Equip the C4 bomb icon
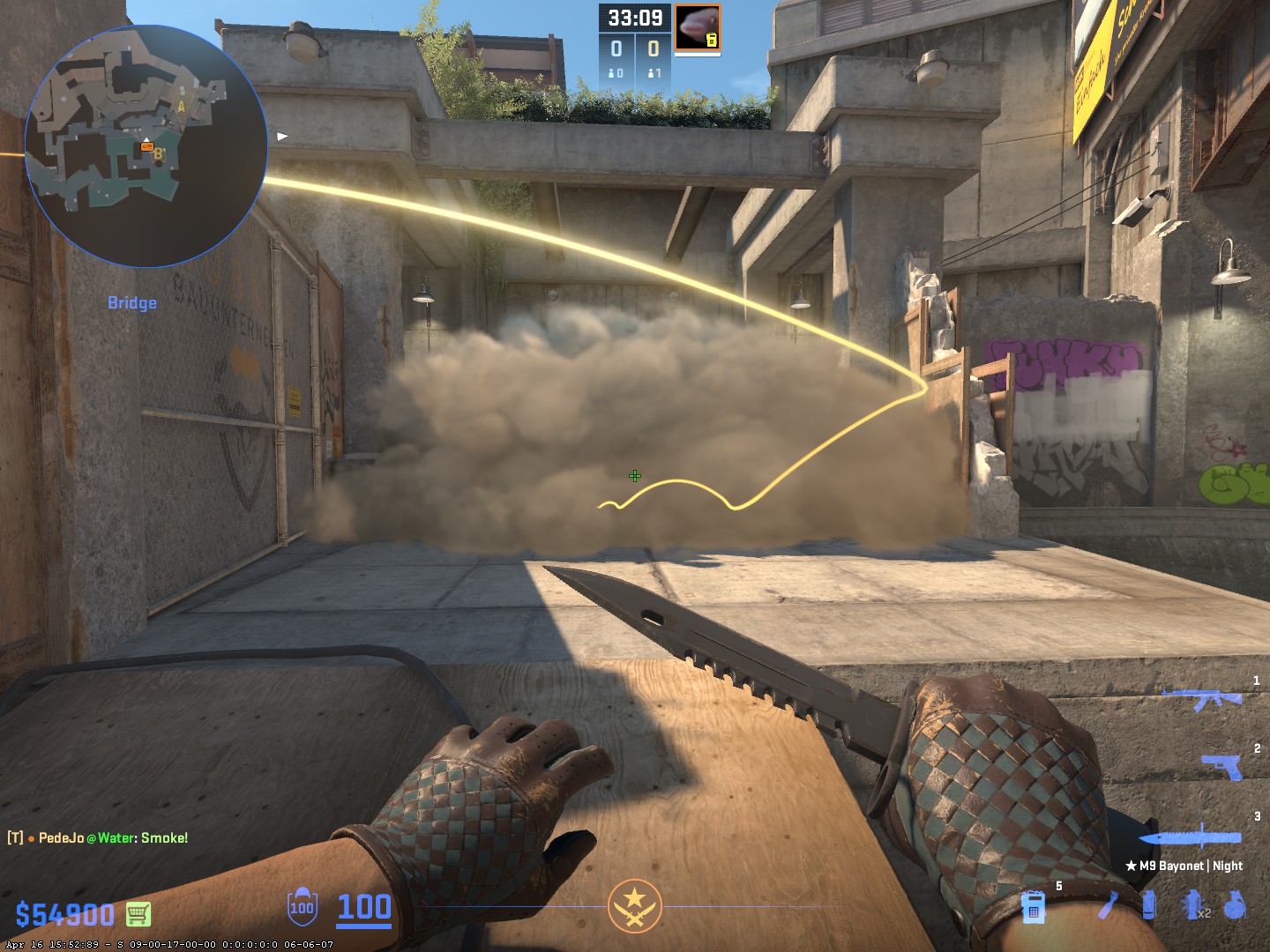Image resolution: width=1270 pixels, height=952 pixels. tap(1034, 906)
